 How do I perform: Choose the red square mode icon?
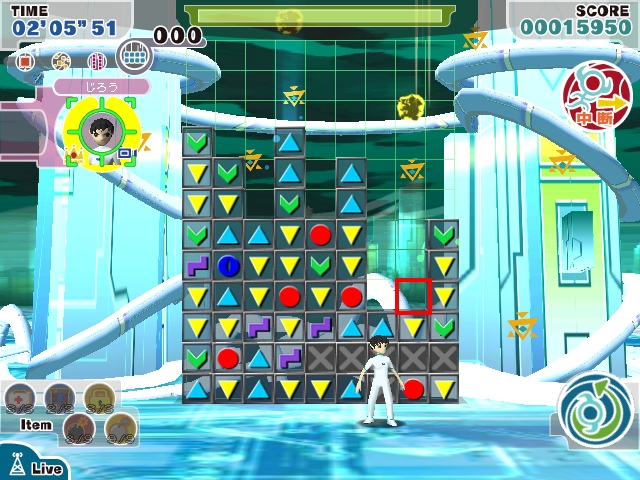coord(26,62)
